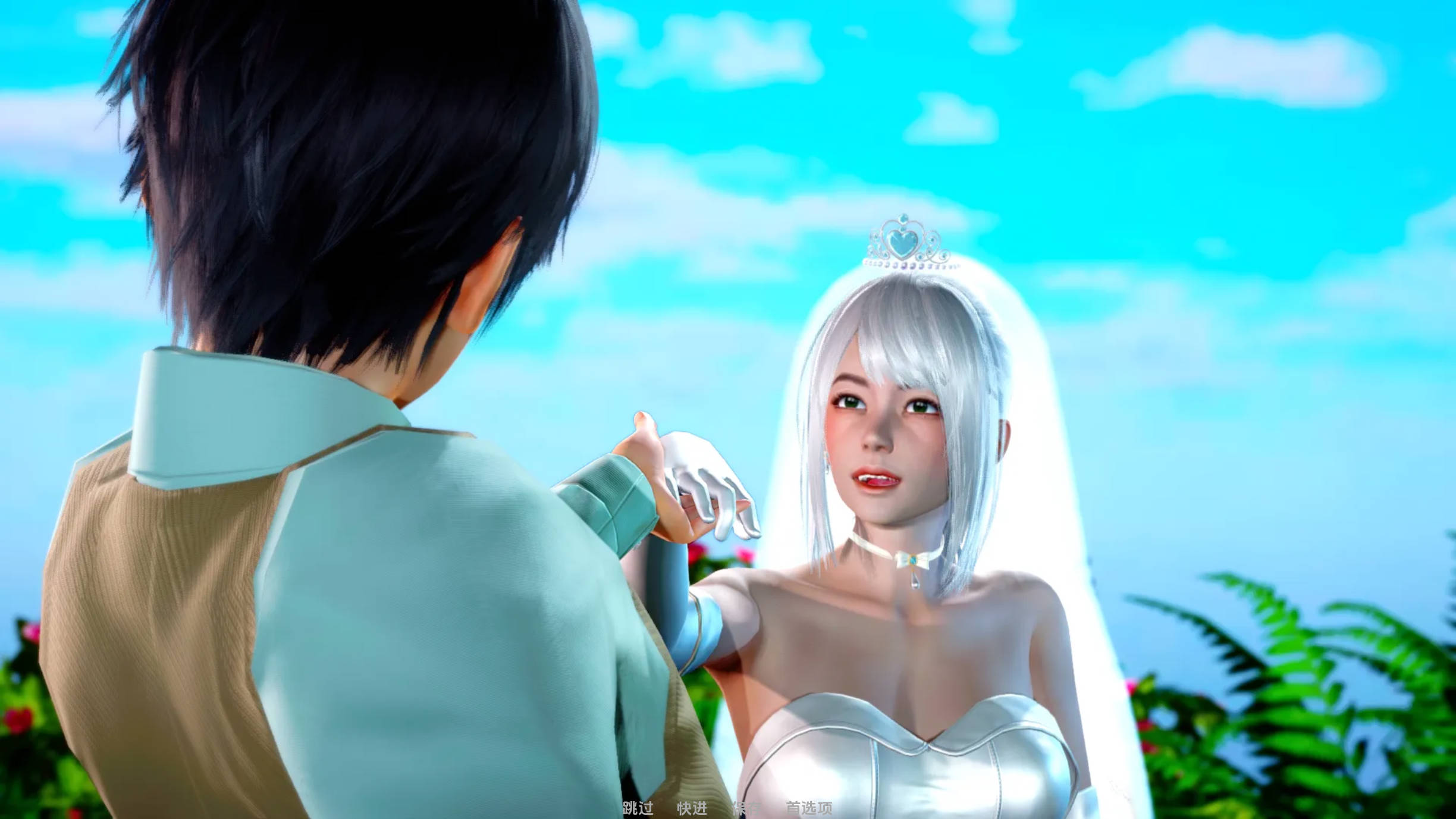Open the 首选项 preferences menu
The width and height of the screenshot is (1456, 819).
[x=809, y=808]
